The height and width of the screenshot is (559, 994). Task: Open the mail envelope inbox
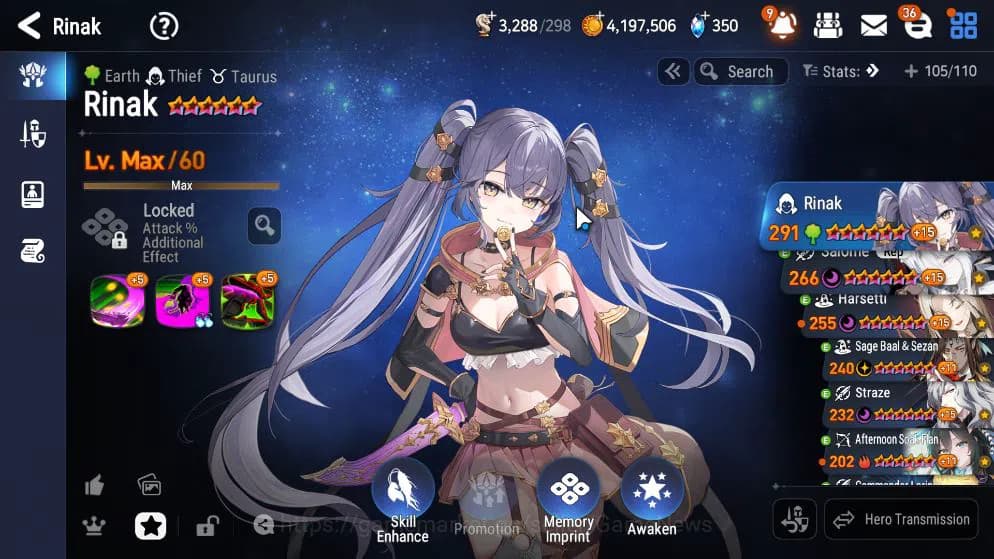873,26
